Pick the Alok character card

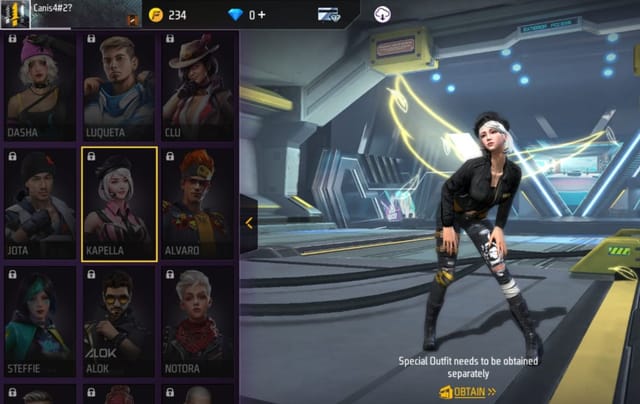coord(118,322)
